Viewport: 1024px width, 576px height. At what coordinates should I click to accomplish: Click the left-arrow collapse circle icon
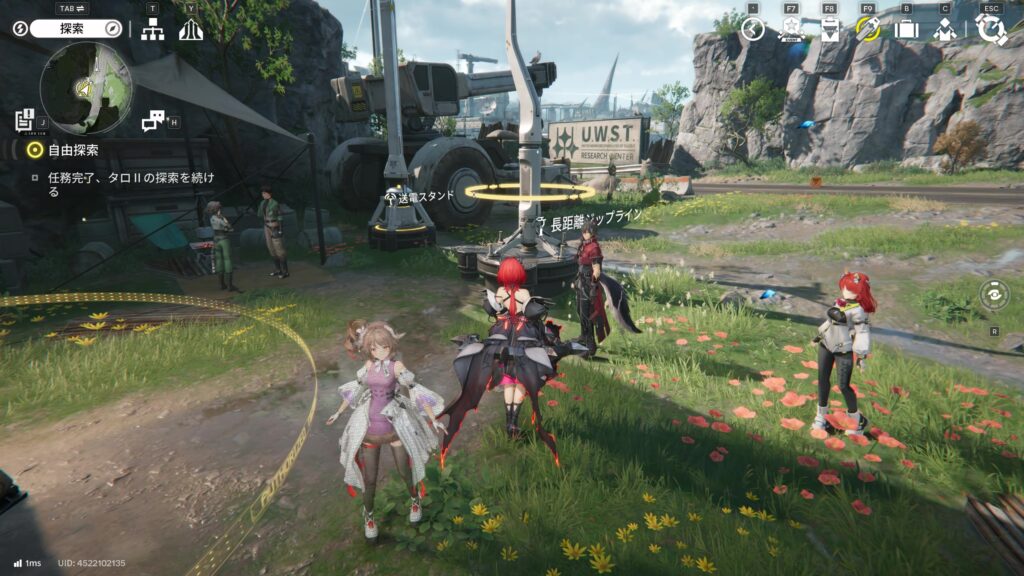[753, 29]
